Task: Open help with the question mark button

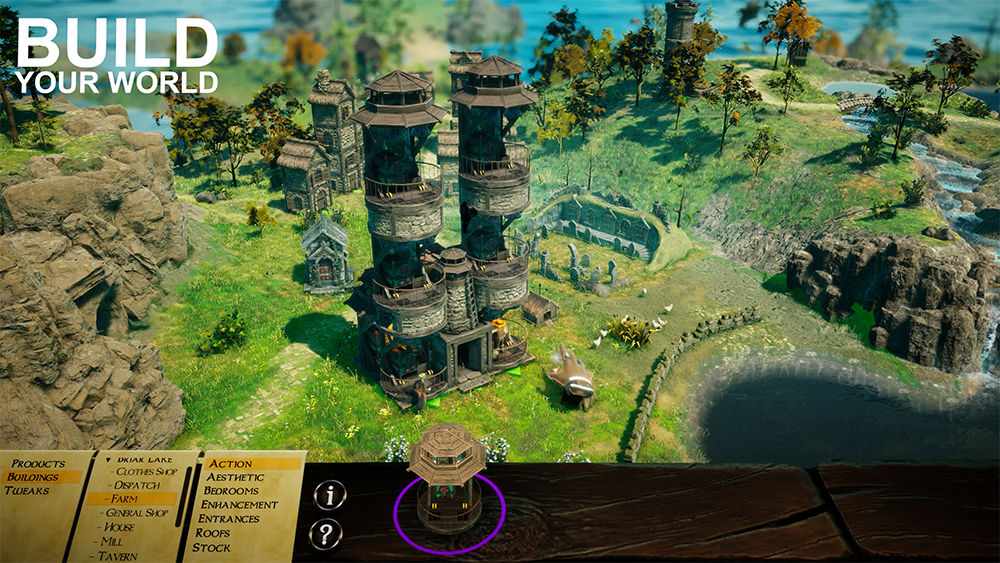Action: 326,534
